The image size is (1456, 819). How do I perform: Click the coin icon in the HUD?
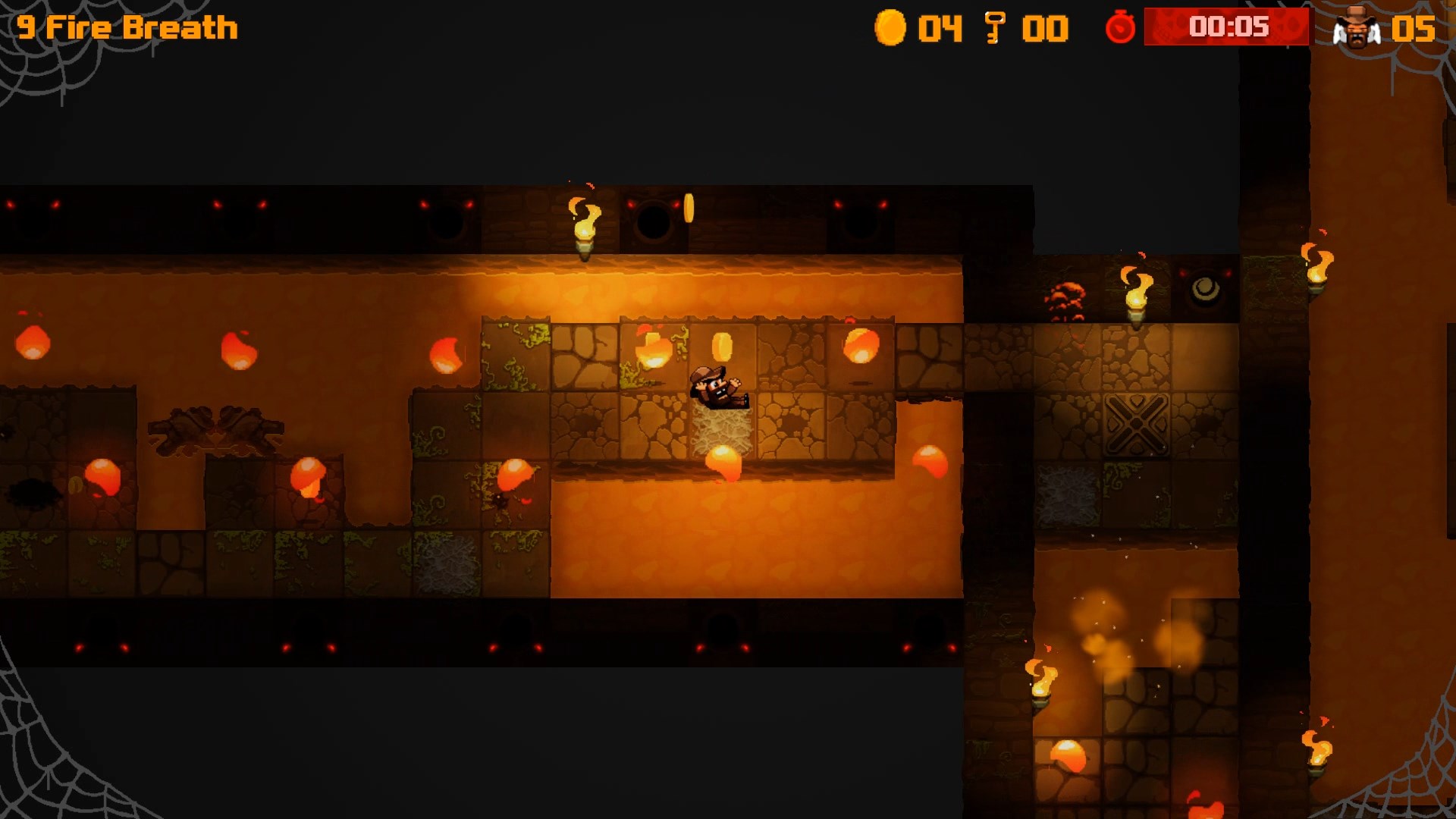pyautogui.click(x=892, y=27)
